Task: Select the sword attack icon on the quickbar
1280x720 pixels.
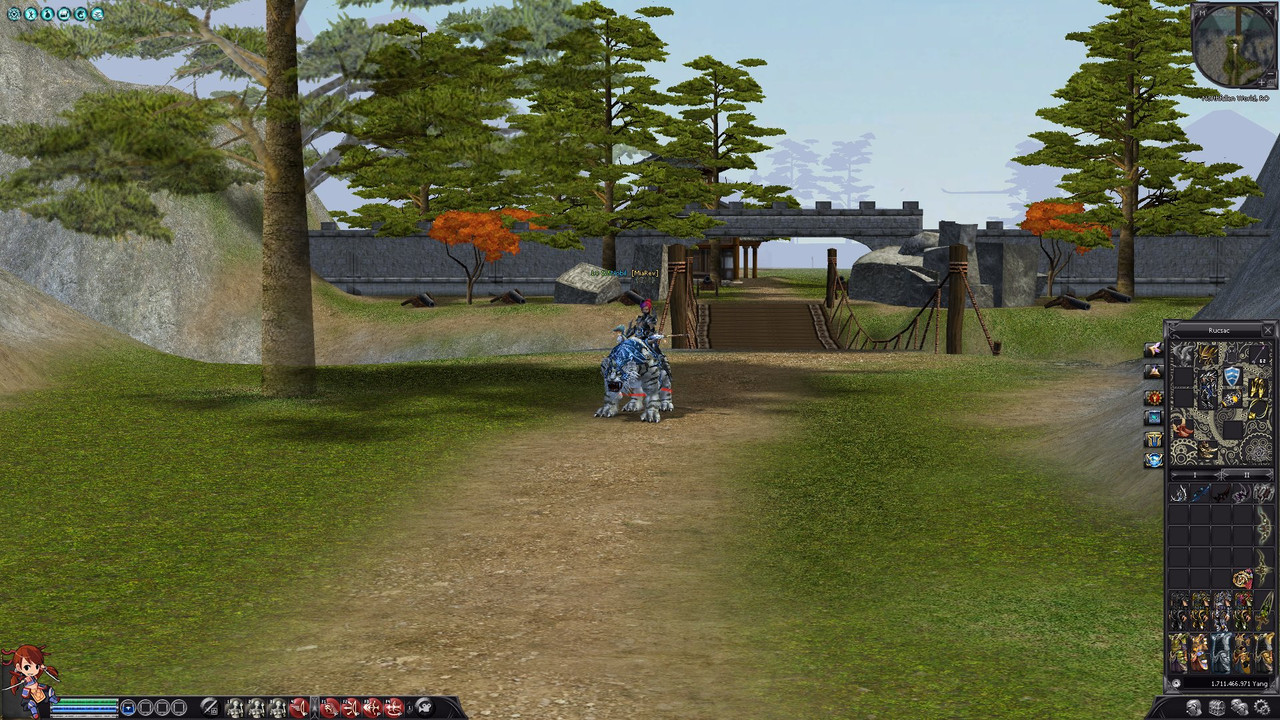Action: pyautogui.click(x=210, y=709)
